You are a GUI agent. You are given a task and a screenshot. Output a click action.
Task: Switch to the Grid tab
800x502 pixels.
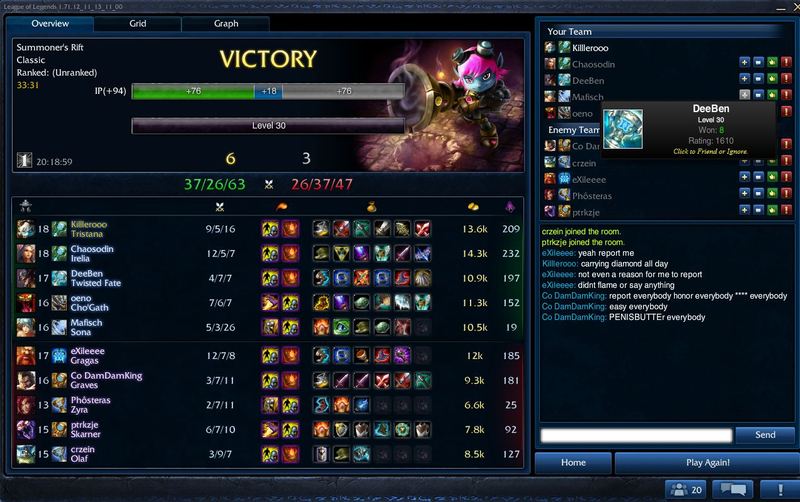point(138,22)
